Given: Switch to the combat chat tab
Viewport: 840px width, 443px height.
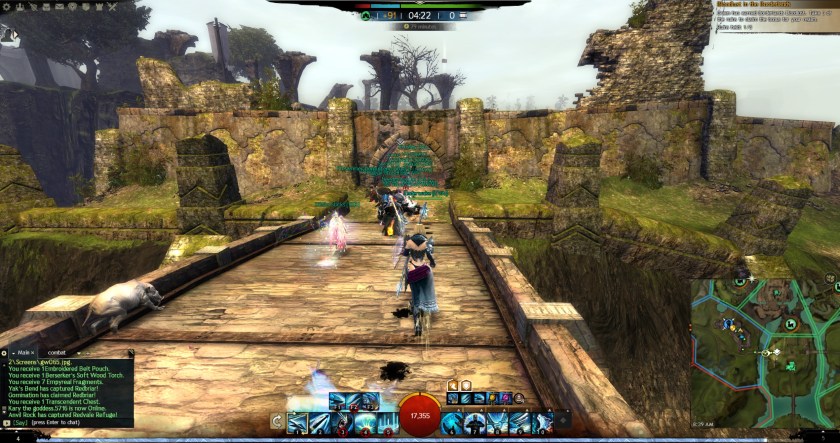Looking at the screenshot, I should (57, 353).
